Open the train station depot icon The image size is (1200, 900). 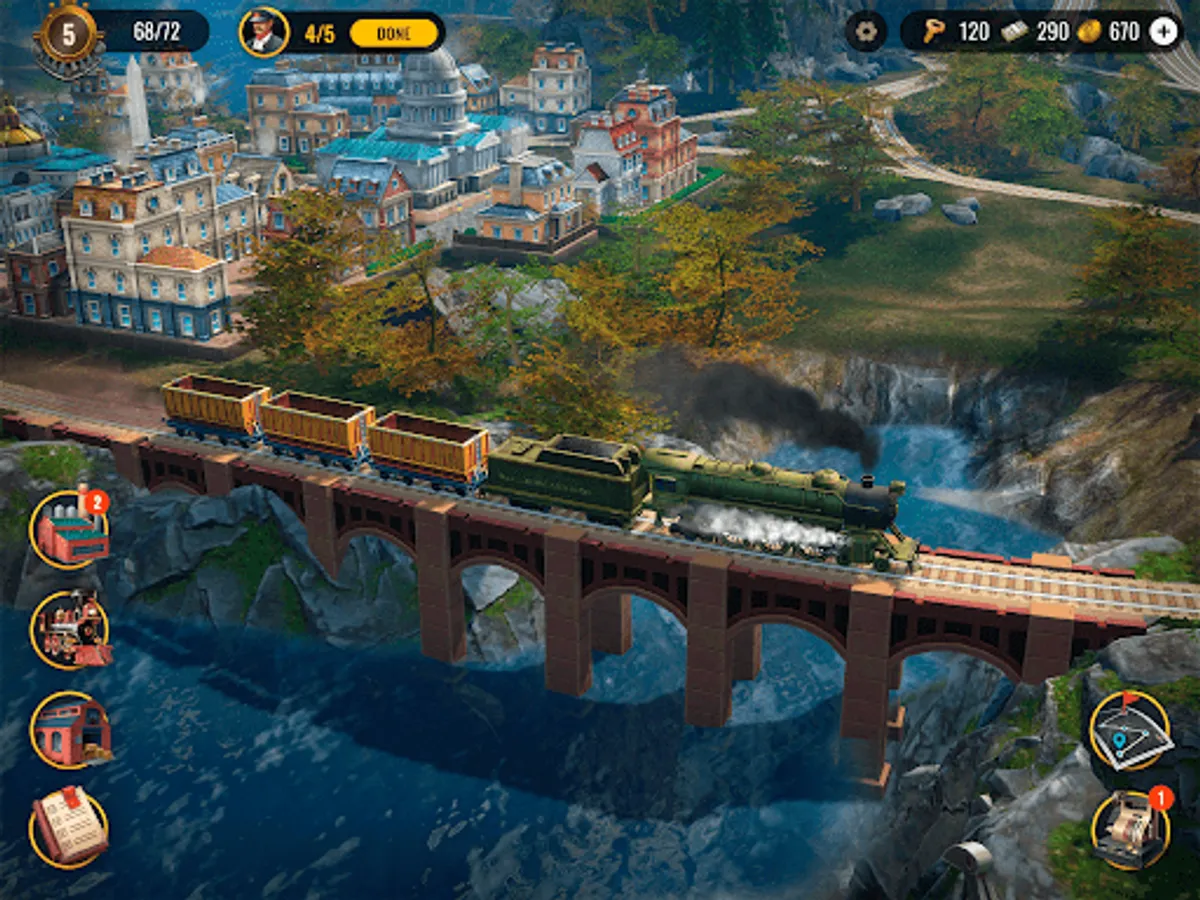pos(70,730)
